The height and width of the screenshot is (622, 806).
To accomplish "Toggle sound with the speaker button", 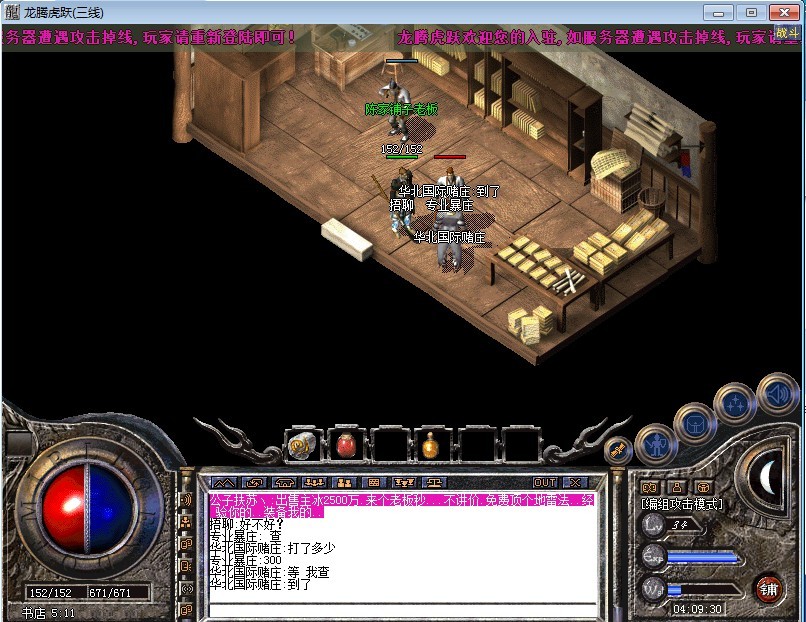I will [776, 392].
